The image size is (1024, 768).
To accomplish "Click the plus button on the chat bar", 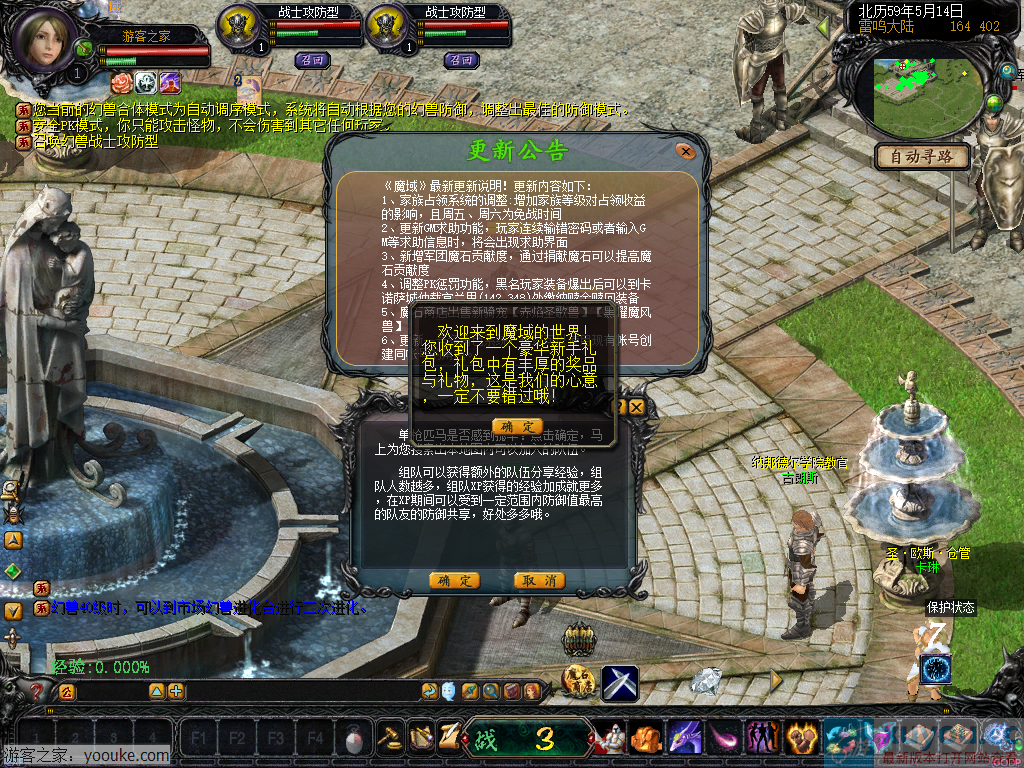I will (x=176, y=691).
